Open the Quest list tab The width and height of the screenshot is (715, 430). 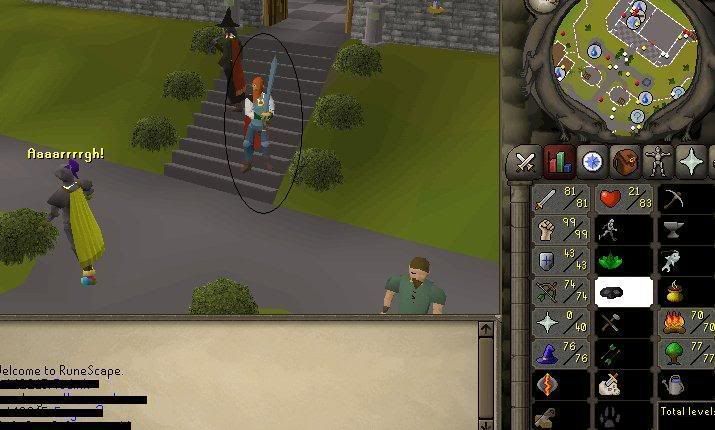click(593, 161)
